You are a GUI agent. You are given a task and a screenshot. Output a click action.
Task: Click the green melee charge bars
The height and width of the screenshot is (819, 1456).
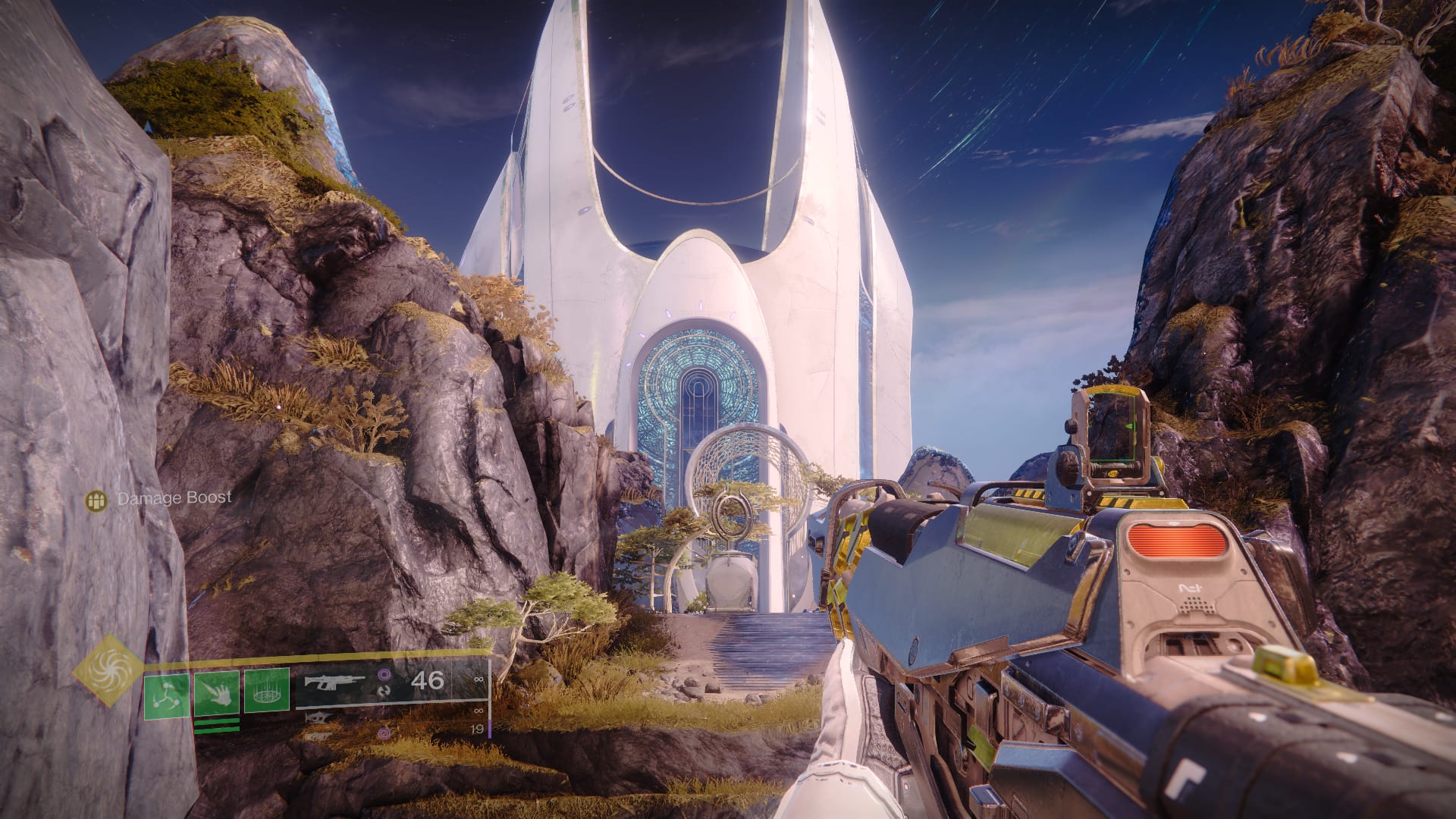click(217, 726)
